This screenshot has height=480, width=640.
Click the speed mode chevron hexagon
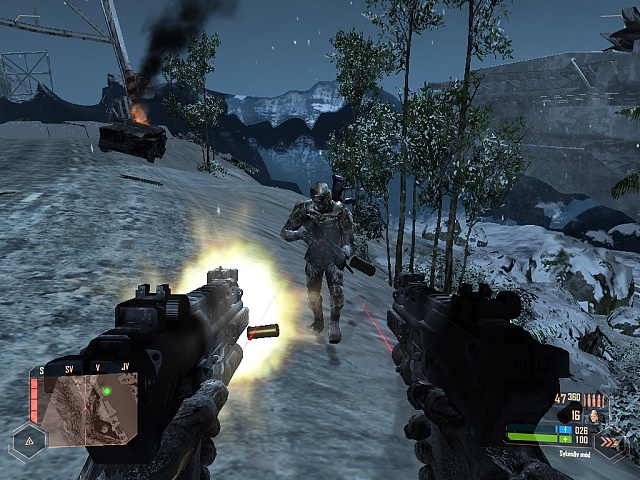coord(608,440)
